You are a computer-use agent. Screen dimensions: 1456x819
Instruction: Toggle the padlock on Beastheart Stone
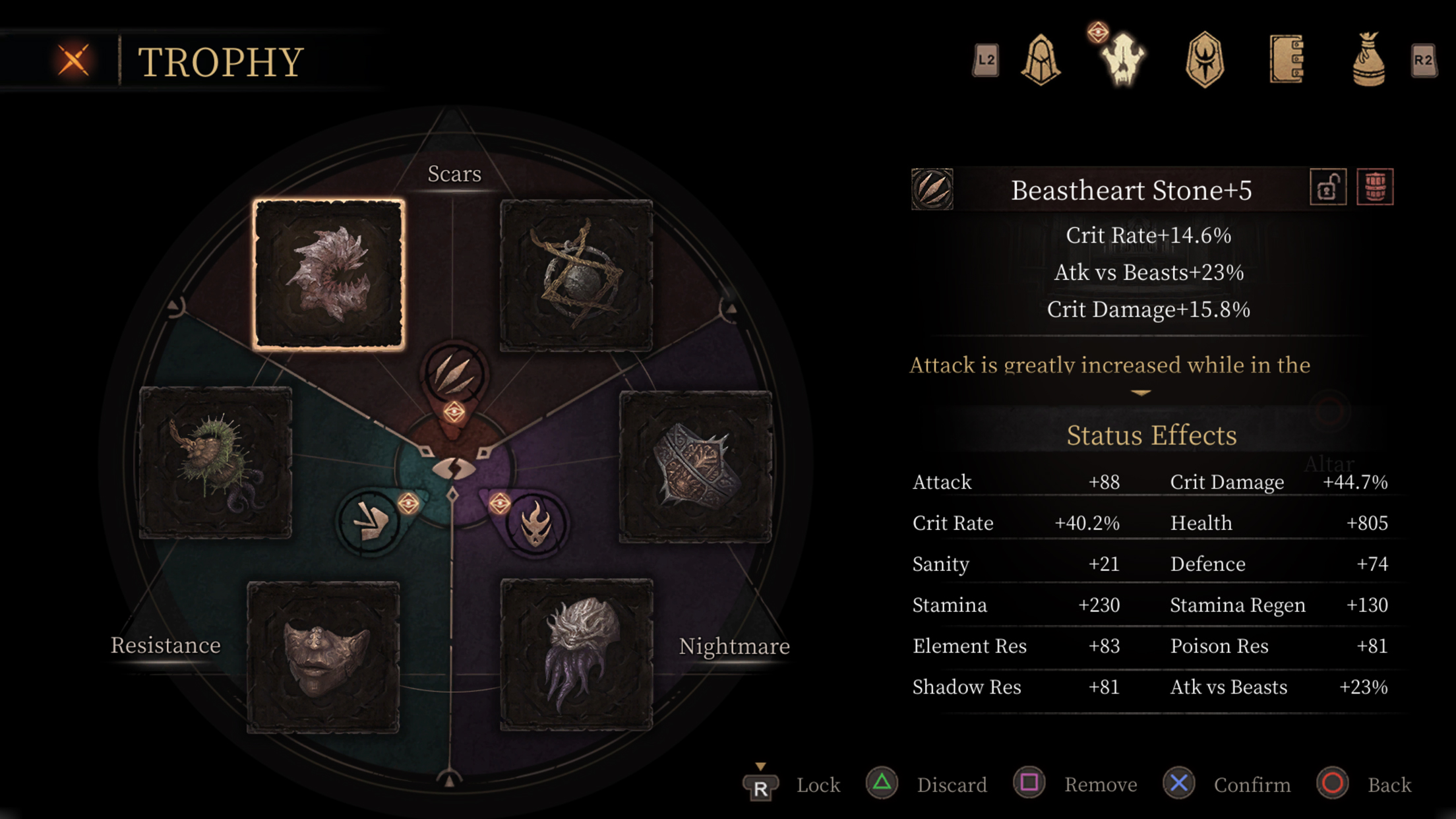click(1327, 188)
